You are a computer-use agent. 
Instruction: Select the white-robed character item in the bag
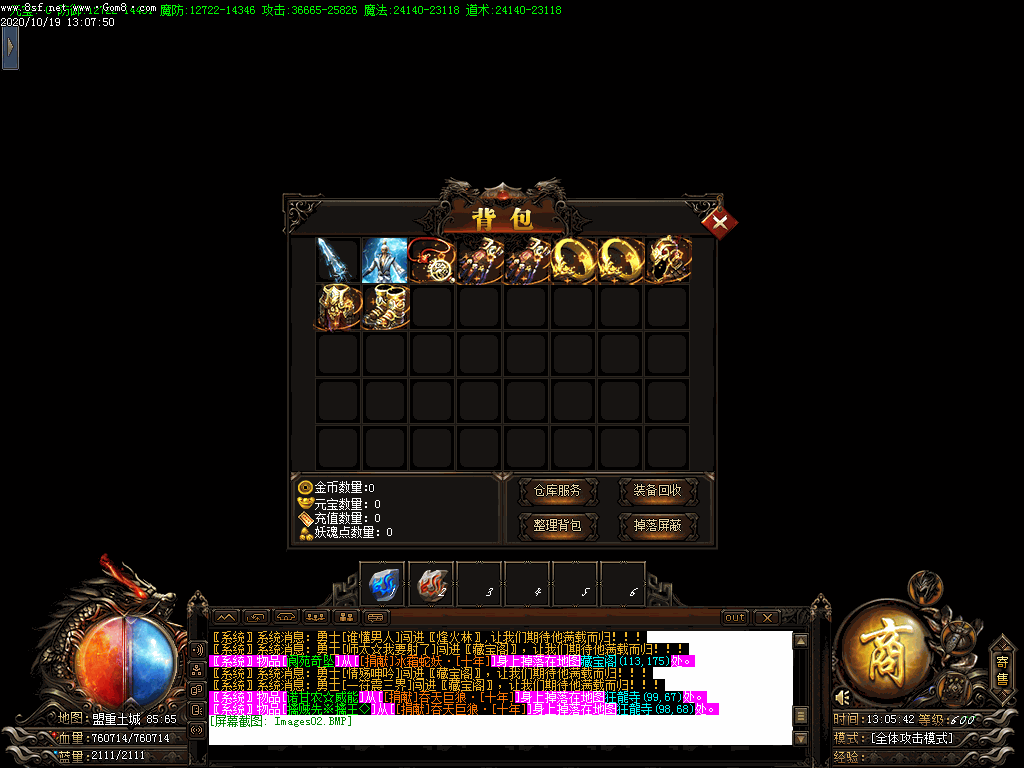(385, 259)
